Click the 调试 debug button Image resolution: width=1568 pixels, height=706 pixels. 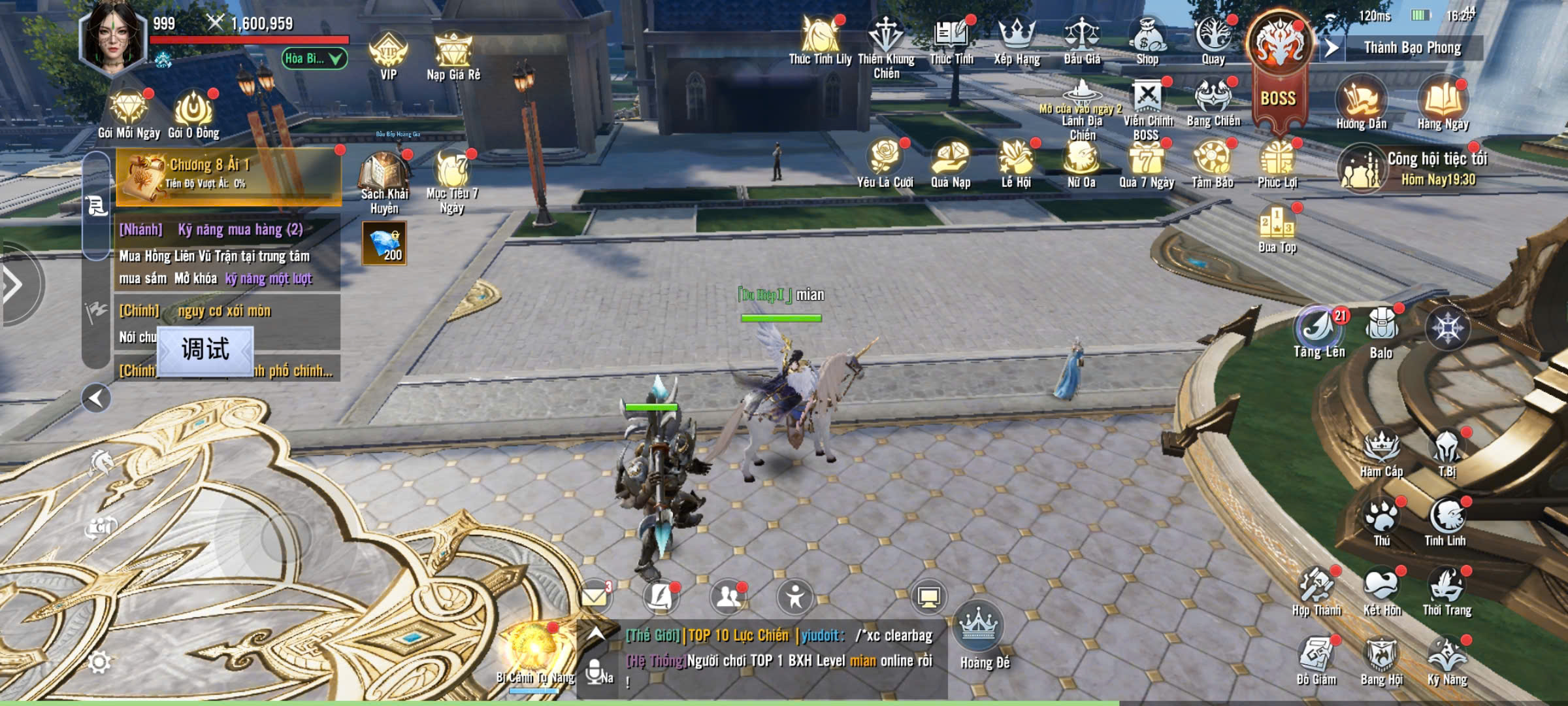pos(205,350)
